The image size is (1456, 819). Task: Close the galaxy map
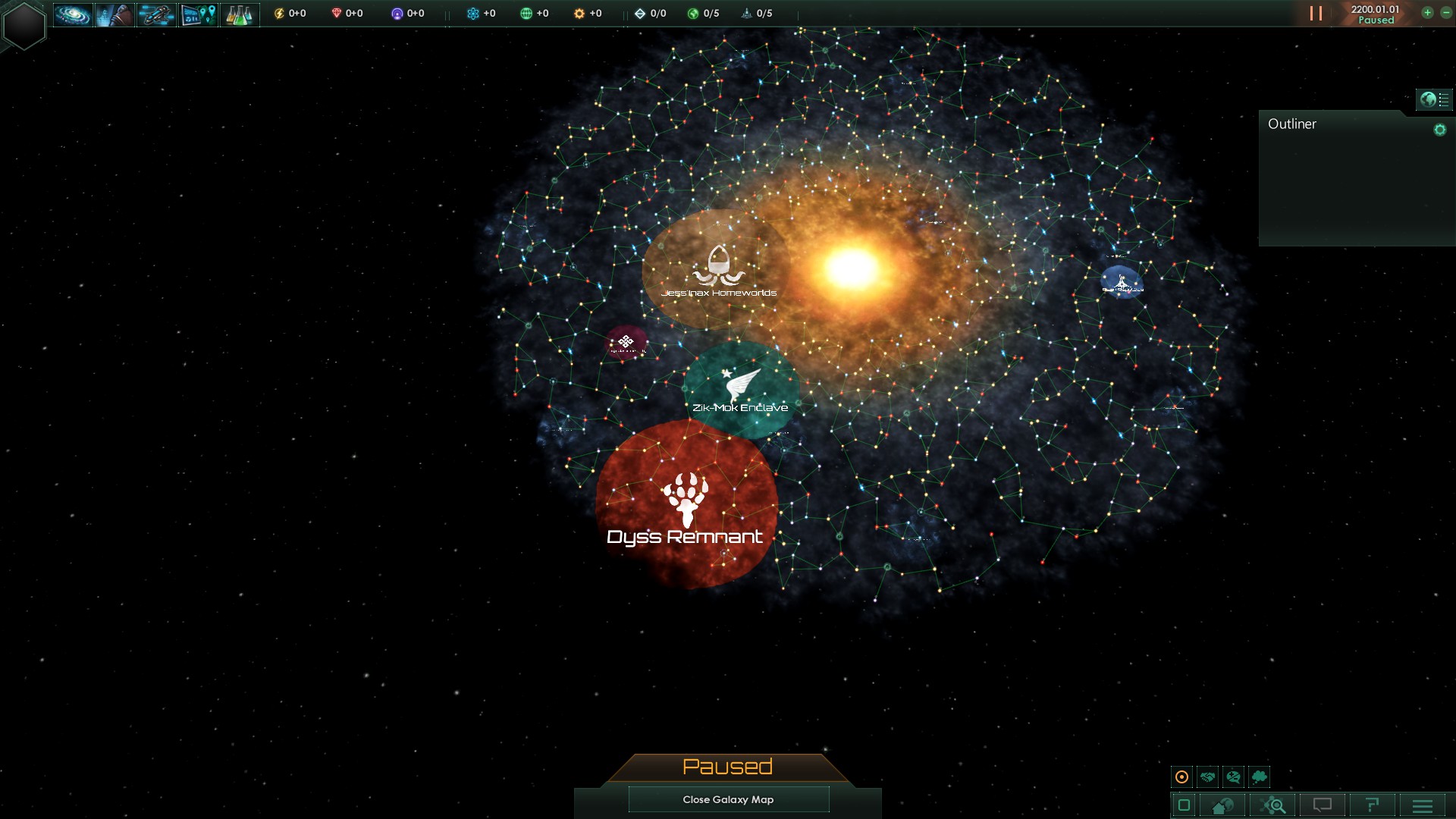coord(728,799)
